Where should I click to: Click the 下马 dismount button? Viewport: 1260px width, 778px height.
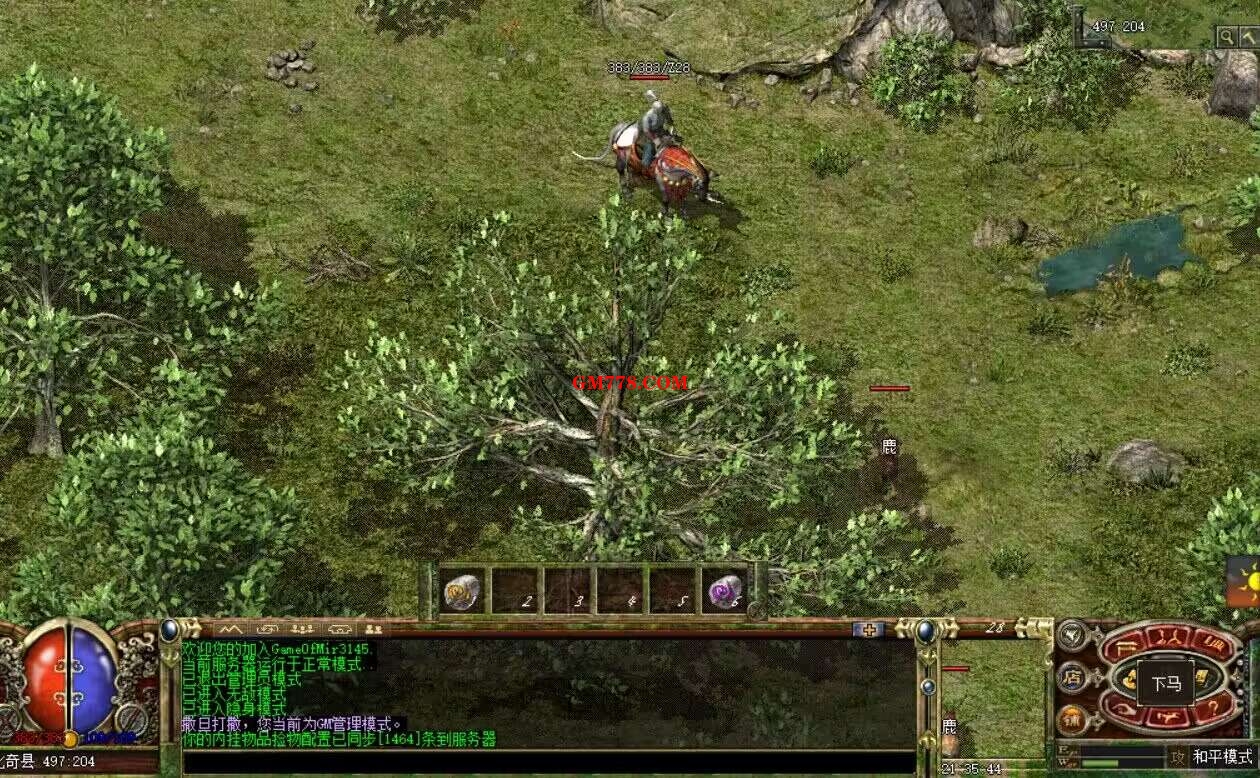click(x=1166, y=684)
